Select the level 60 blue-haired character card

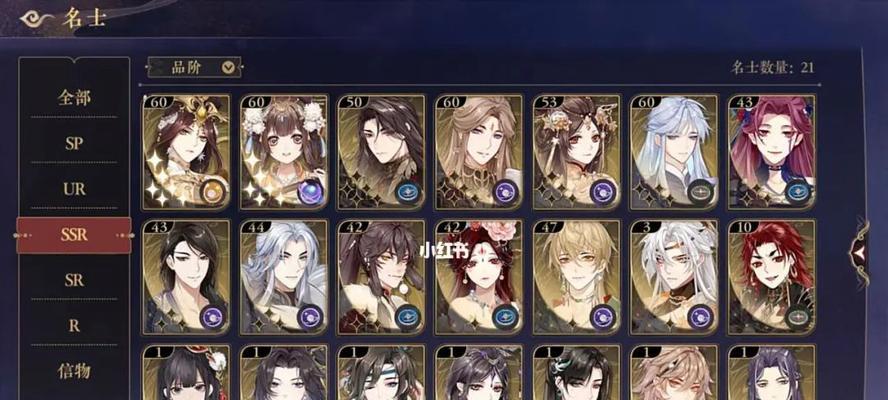[x=673, y=151]
